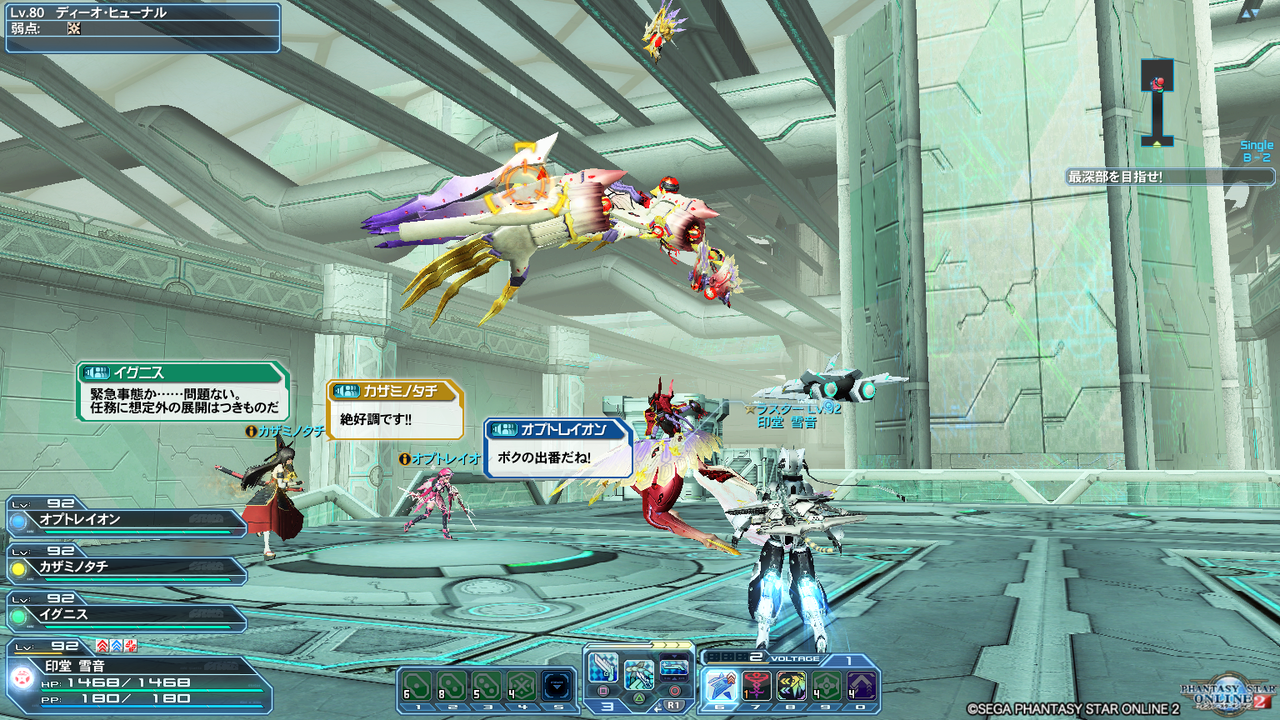Select the dark item icon in subpalette slot 5

(557, 685)
